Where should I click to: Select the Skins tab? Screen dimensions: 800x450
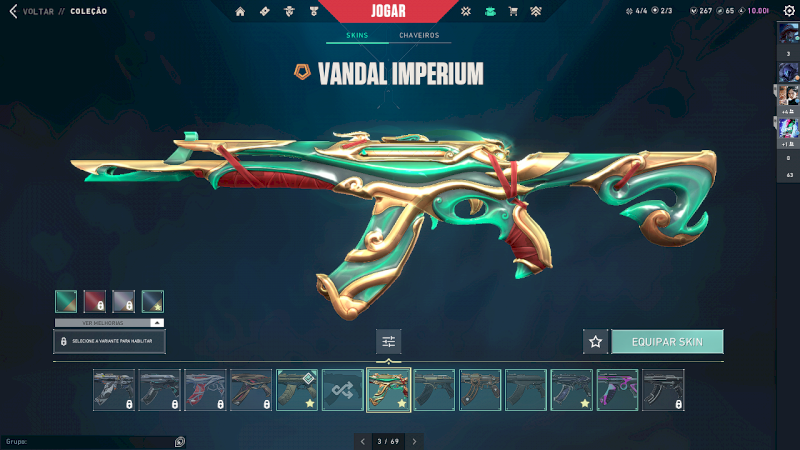click(x=357, y=36)
